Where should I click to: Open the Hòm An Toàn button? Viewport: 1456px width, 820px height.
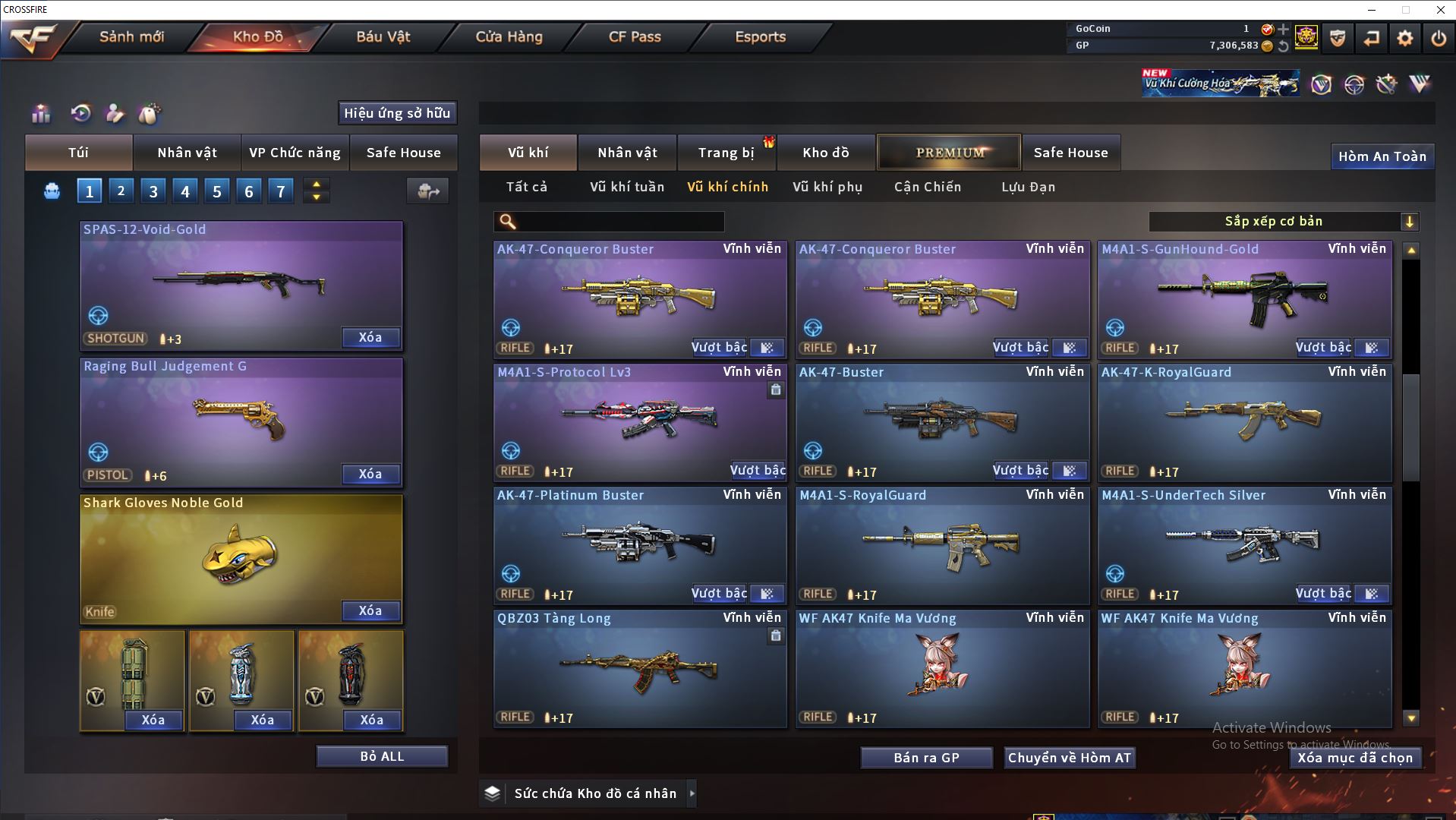[1382, 156]
